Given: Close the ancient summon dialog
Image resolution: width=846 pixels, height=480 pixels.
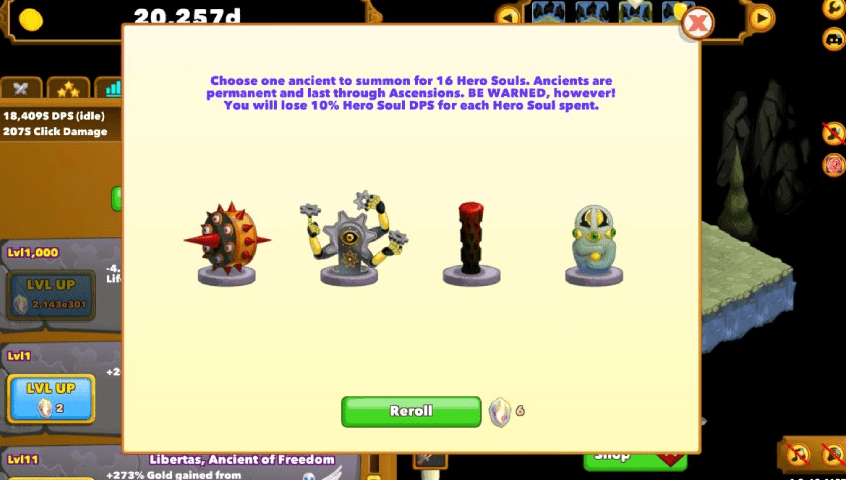Looking at the screenshot, I should (x=698, y=22).
